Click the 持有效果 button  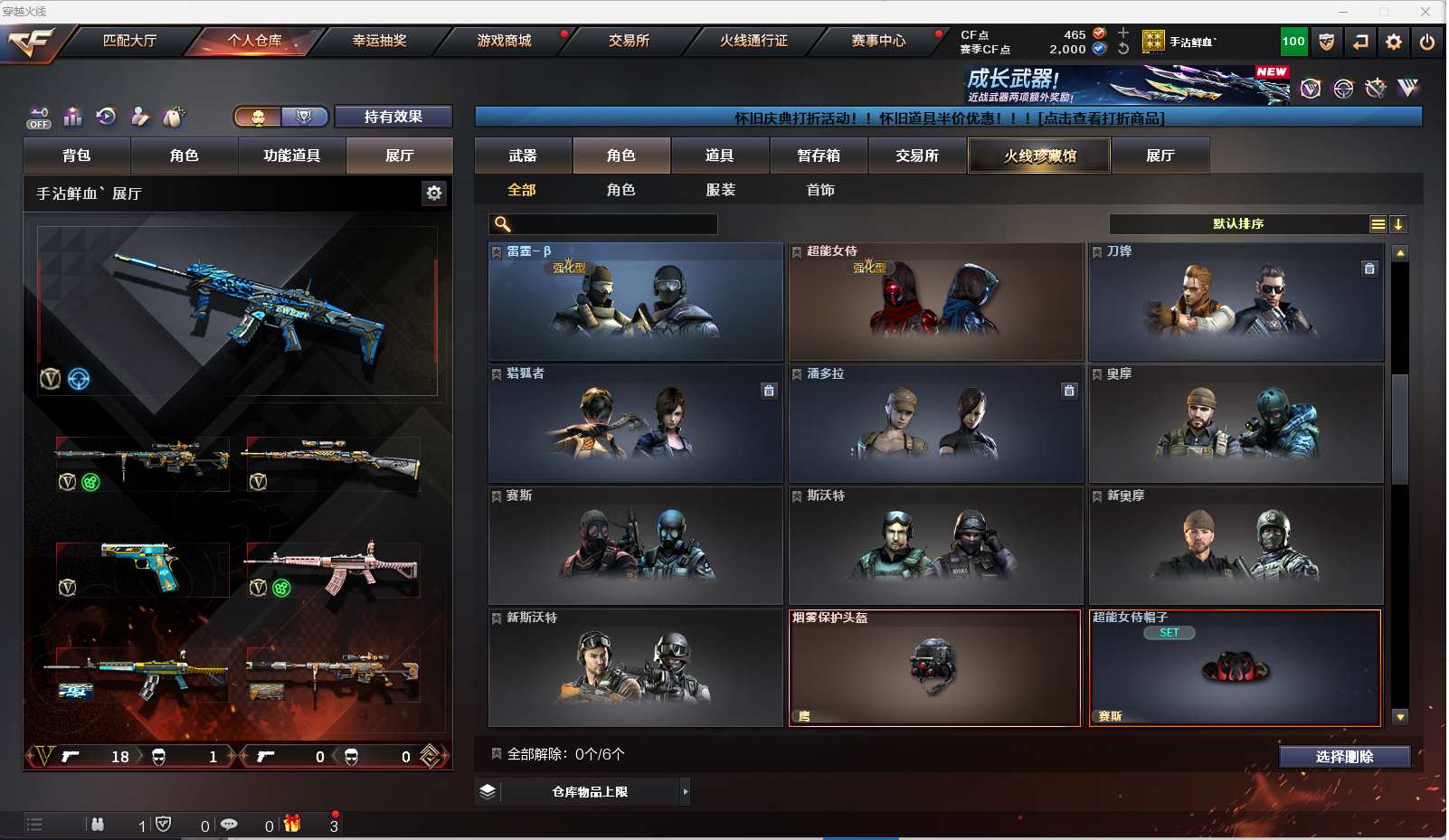coord(393,117)
